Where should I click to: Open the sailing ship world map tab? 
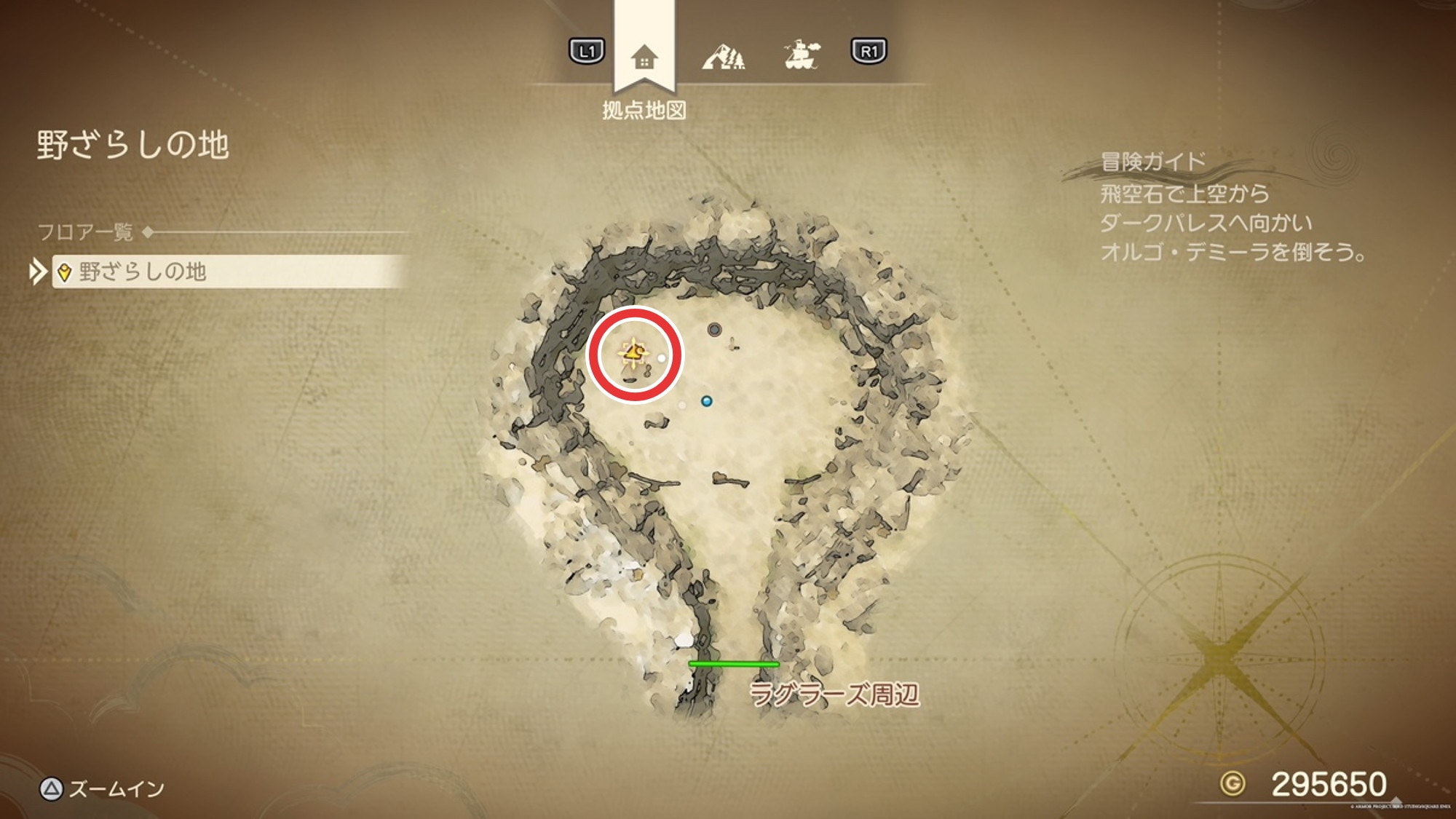[x=802, y=55]
